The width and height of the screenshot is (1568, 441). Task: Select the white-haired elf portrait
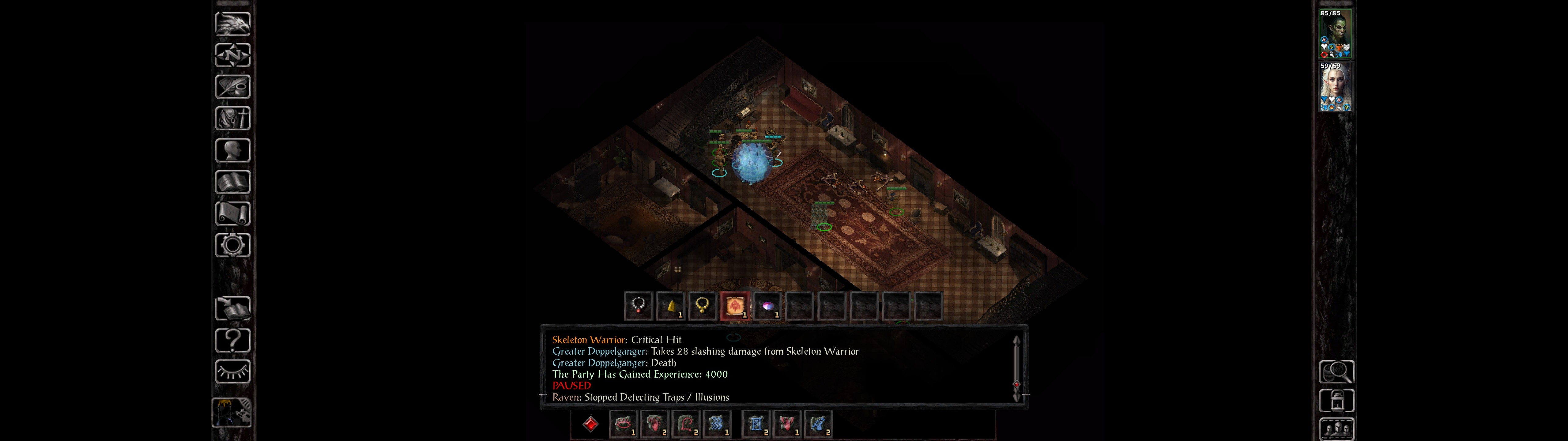coord(1335,87)
